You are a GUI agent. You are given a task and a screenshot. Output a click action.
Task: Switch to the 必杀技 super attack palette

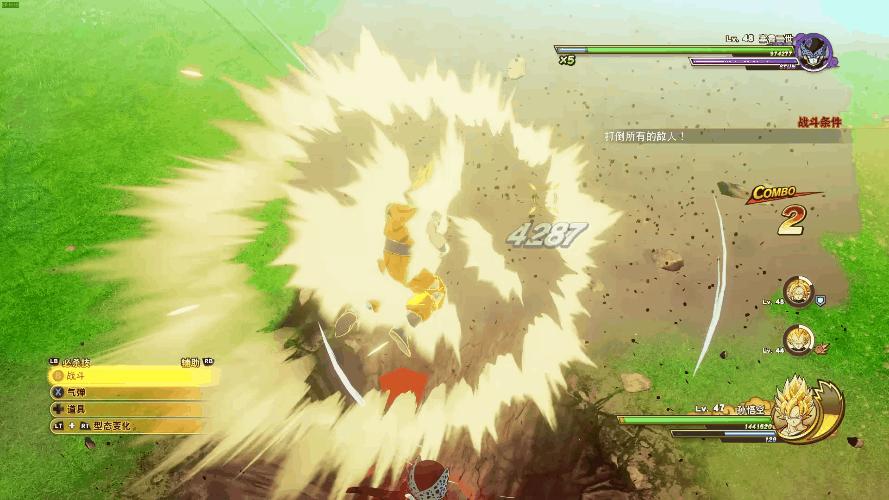pos(78,361)
